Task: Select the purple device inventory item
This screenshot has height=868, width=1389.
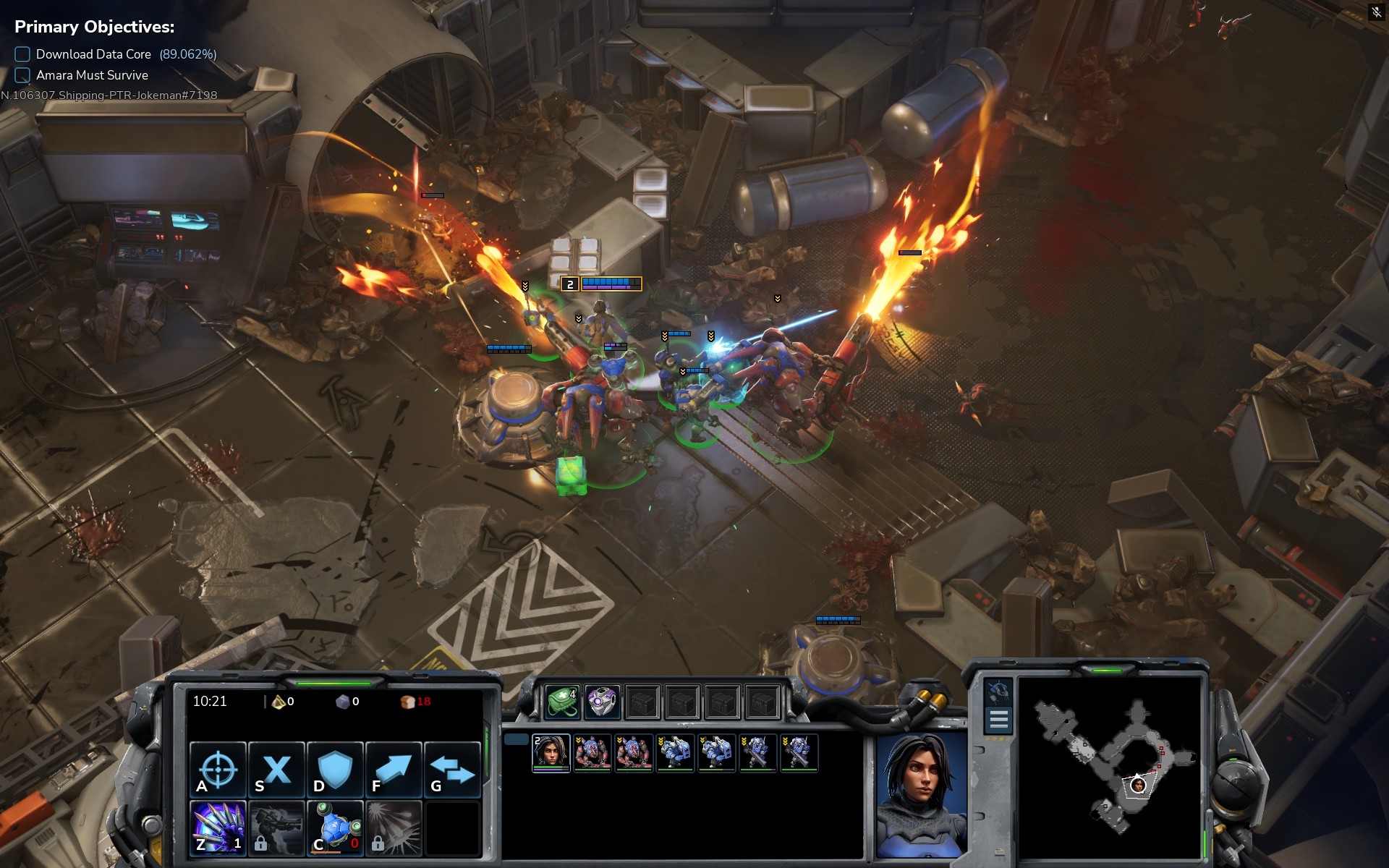Action: pos(602,702)
